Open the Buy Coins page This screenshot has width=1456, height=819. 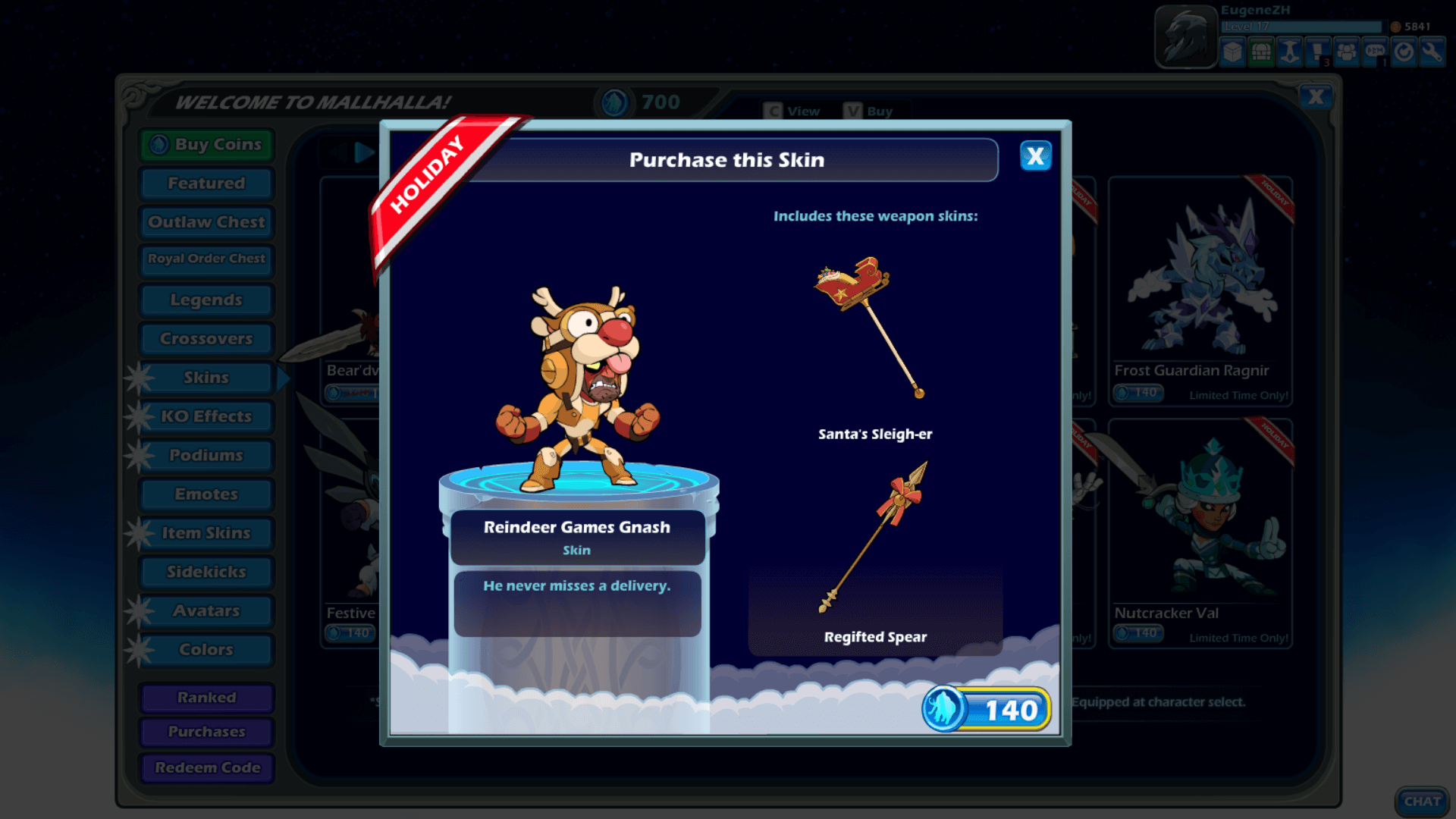click(206, 144)
